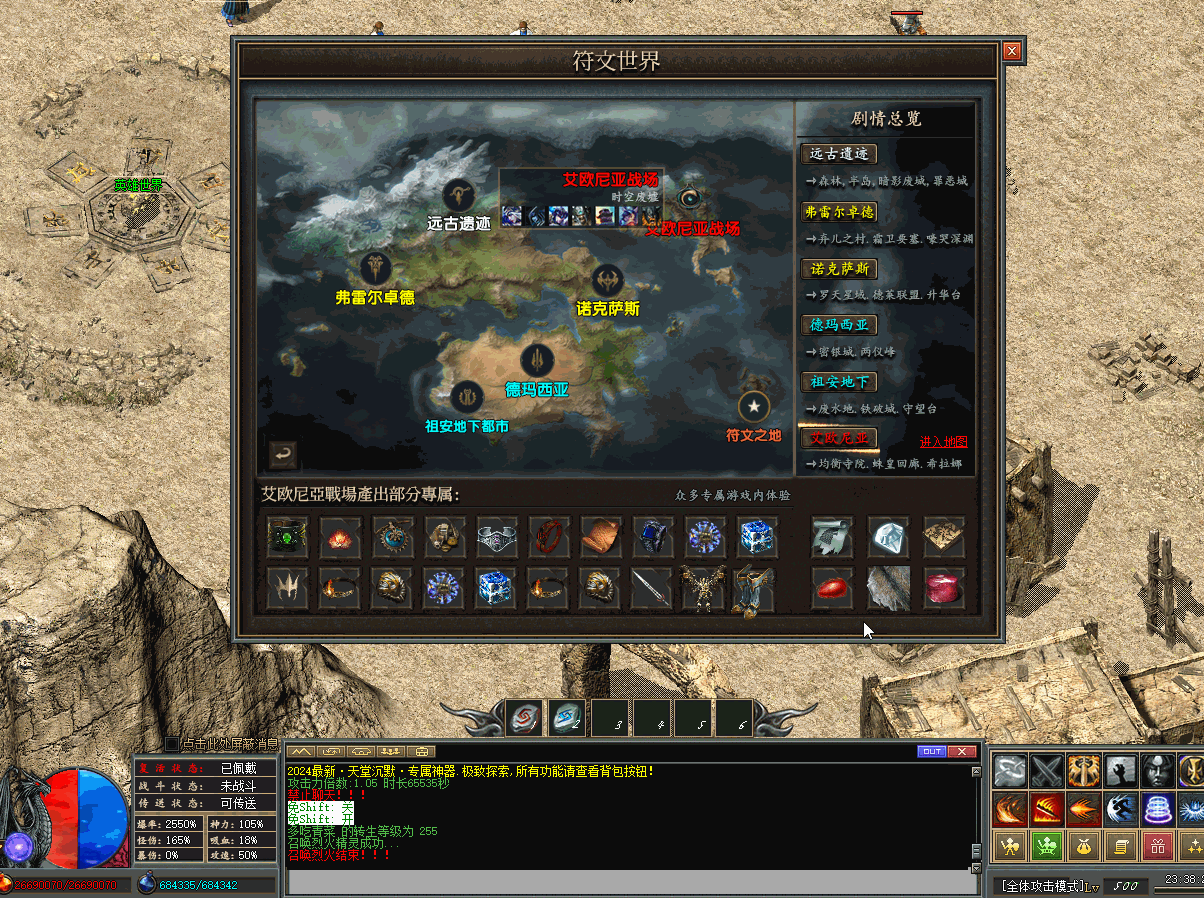This screenshot has height=898, width=1204.
Task: Select the 诺克萨斯 emblem on the world map
Action: (x=607, y=281)
